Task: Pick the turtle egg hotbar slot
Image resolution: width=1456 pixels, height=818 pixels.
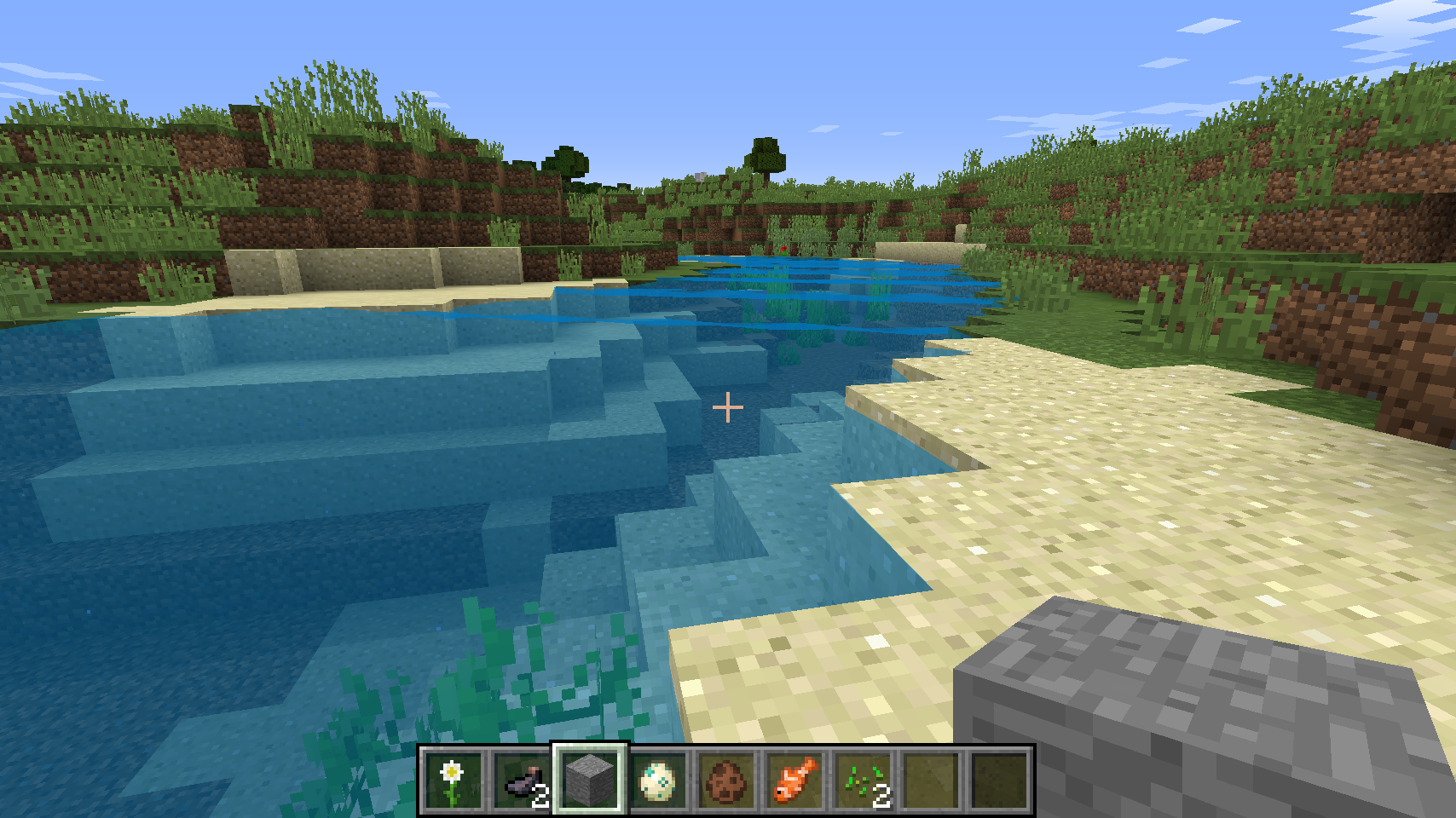Action: 657,780
